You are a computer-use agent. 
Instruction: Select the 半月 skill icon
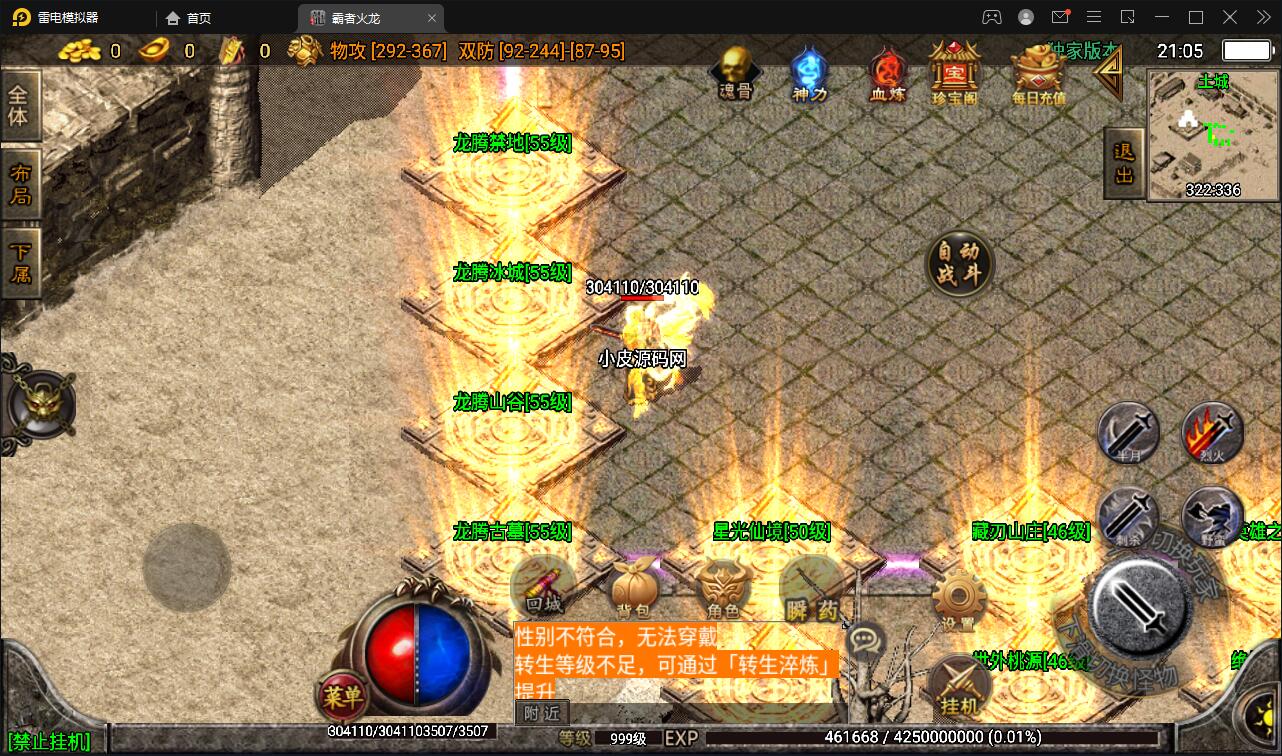pos(1128,434)
